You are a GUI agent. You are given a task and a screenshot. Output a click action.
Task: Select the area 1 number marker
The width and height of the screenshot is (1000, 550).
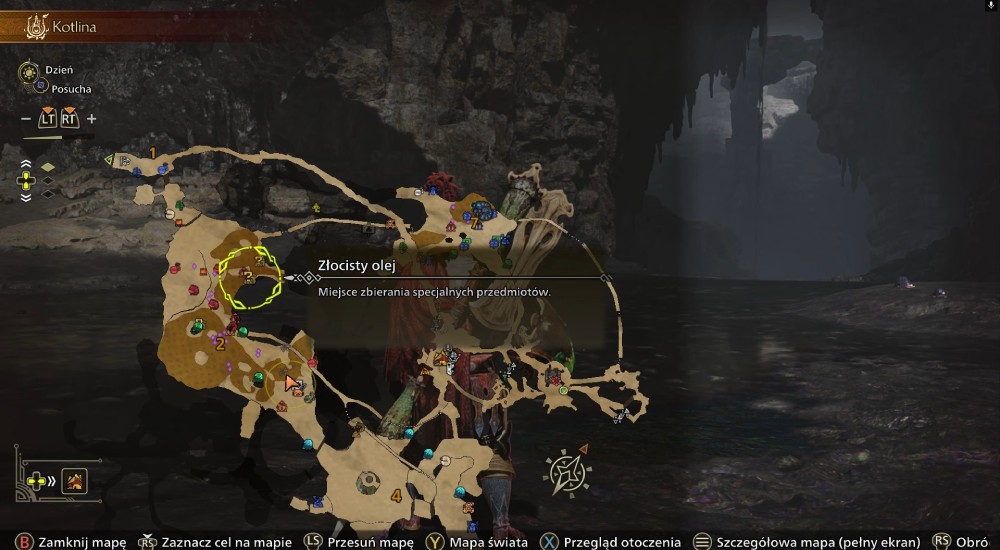152,152
